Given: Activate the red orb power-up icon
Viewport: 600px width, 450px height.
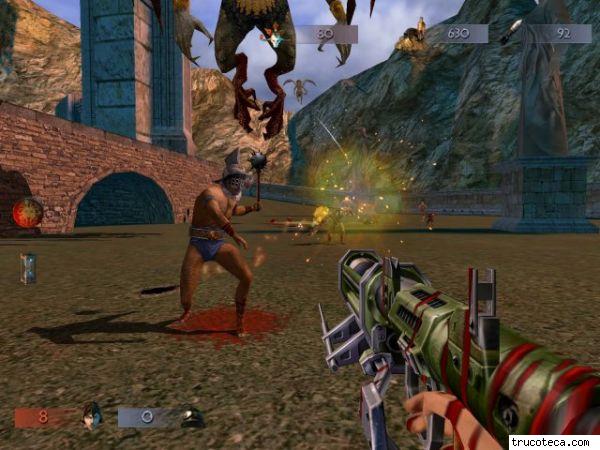Looking at the screenshot, I should [x=27, y=212].
